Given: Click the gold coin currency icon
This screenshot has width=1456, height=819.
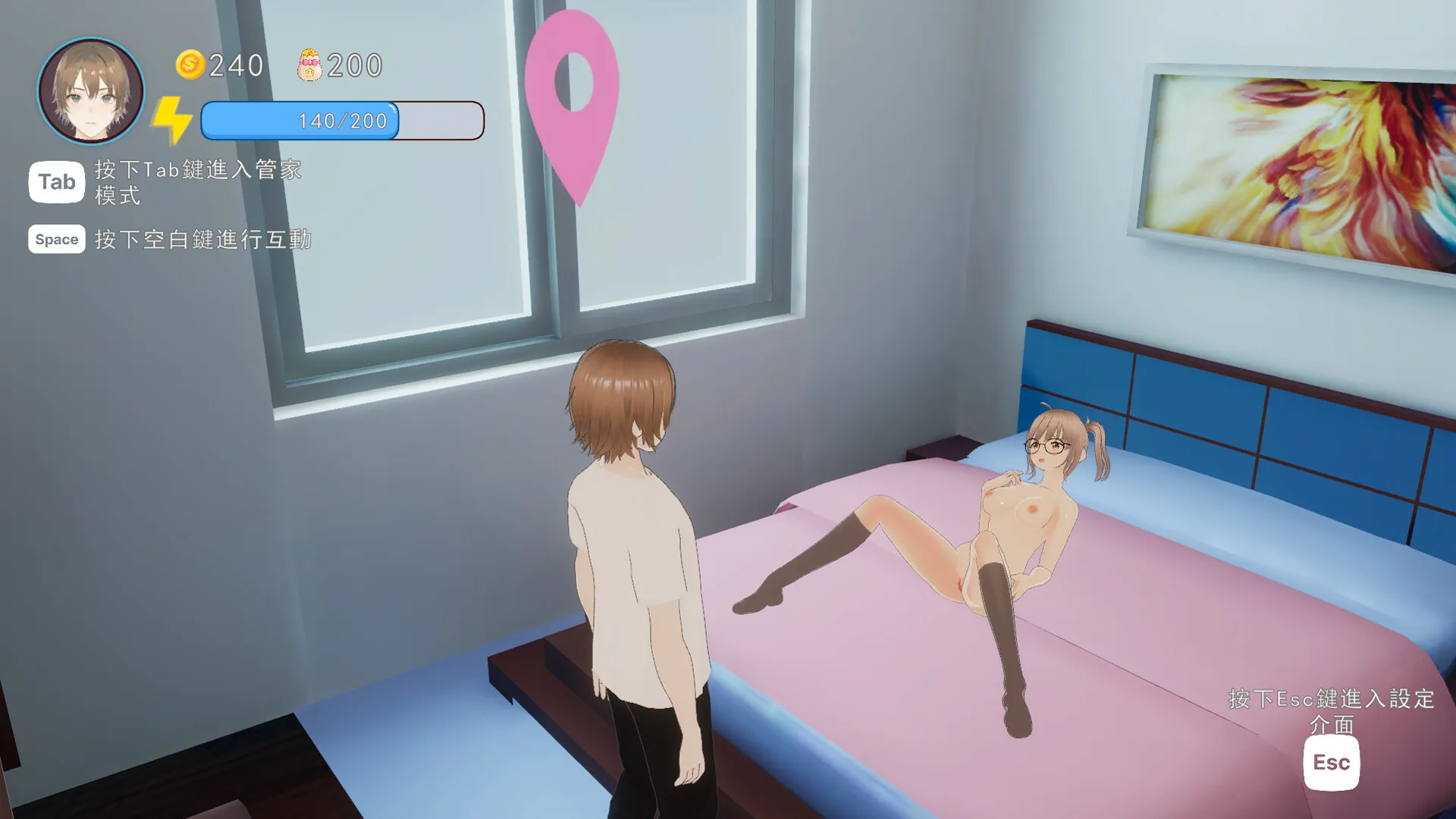Looking at the screenshot, I should point(190,65).
